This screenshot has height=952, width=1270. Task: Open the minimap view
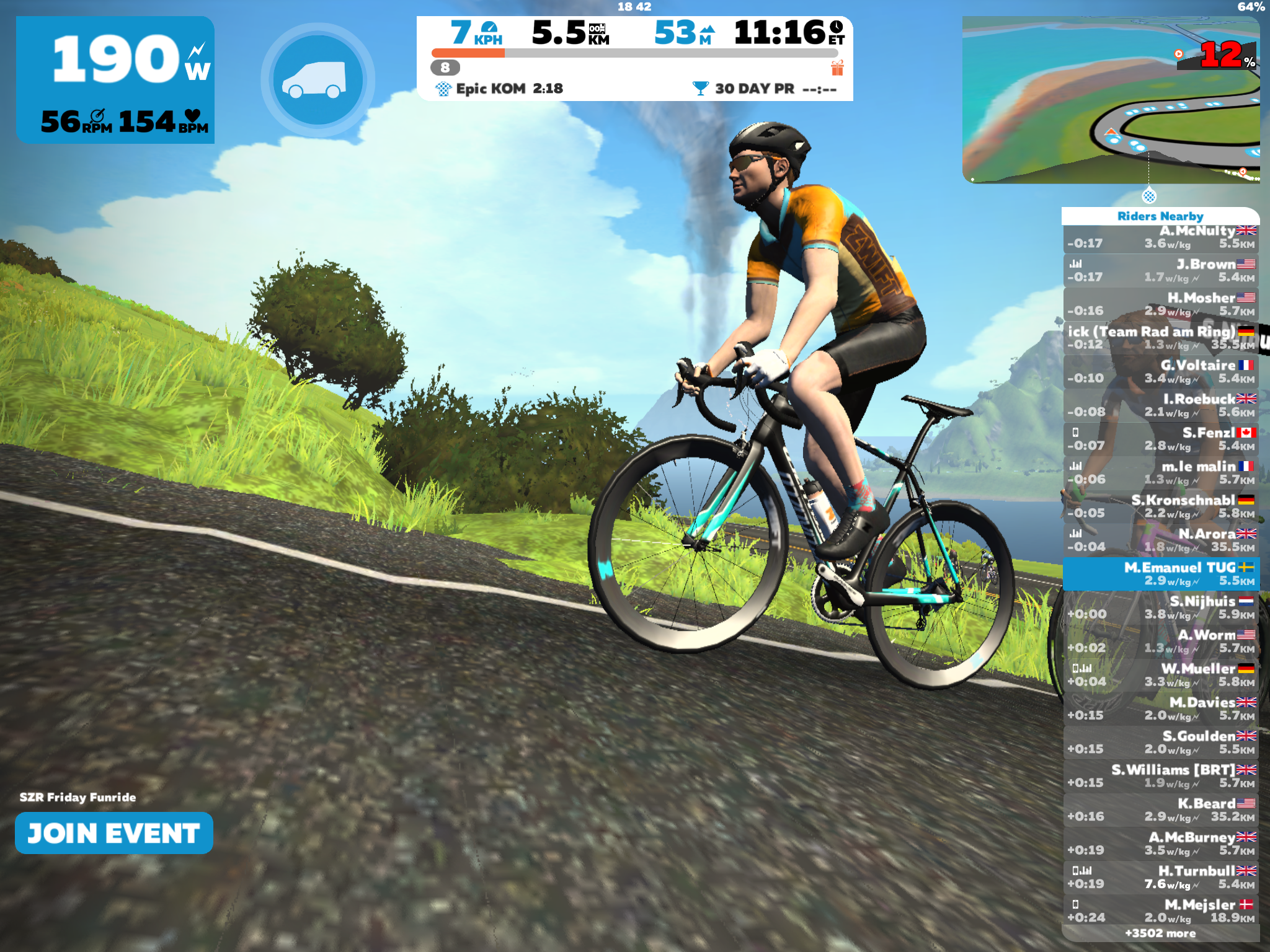[1110, 99]
